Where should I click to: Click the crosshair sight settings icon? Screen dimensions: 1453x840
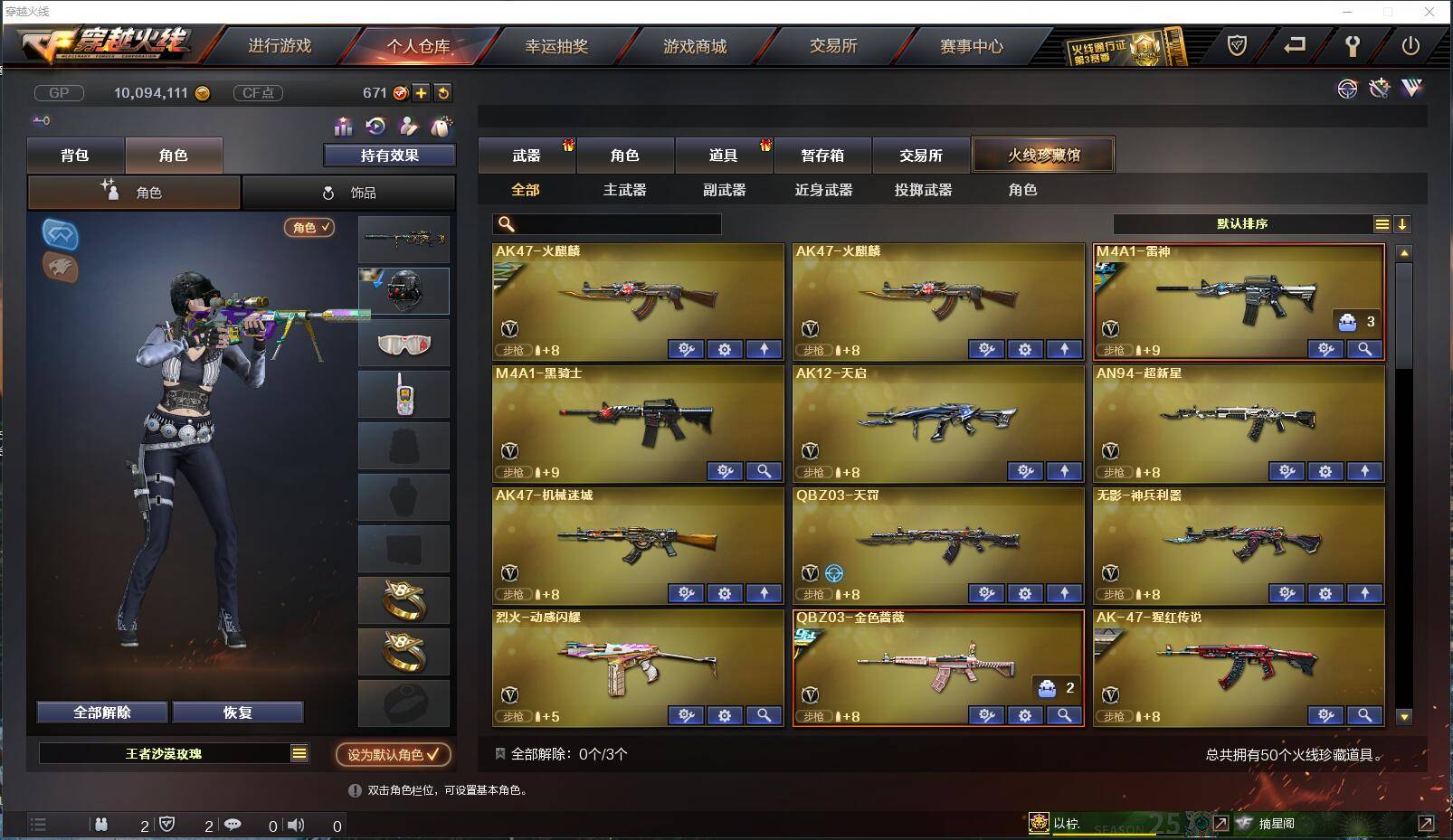coord(1347,90)
